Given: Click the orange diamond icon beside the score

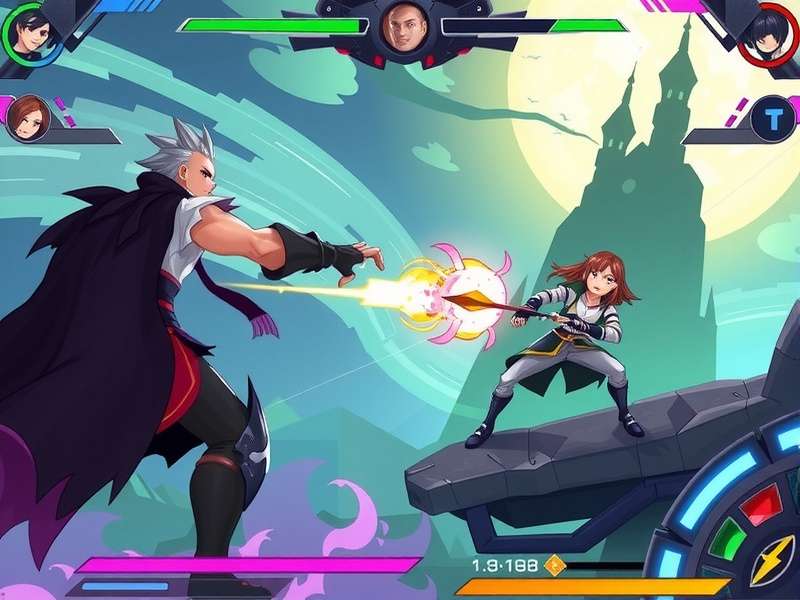Looking at the screenshot, I should pos(555,566).
